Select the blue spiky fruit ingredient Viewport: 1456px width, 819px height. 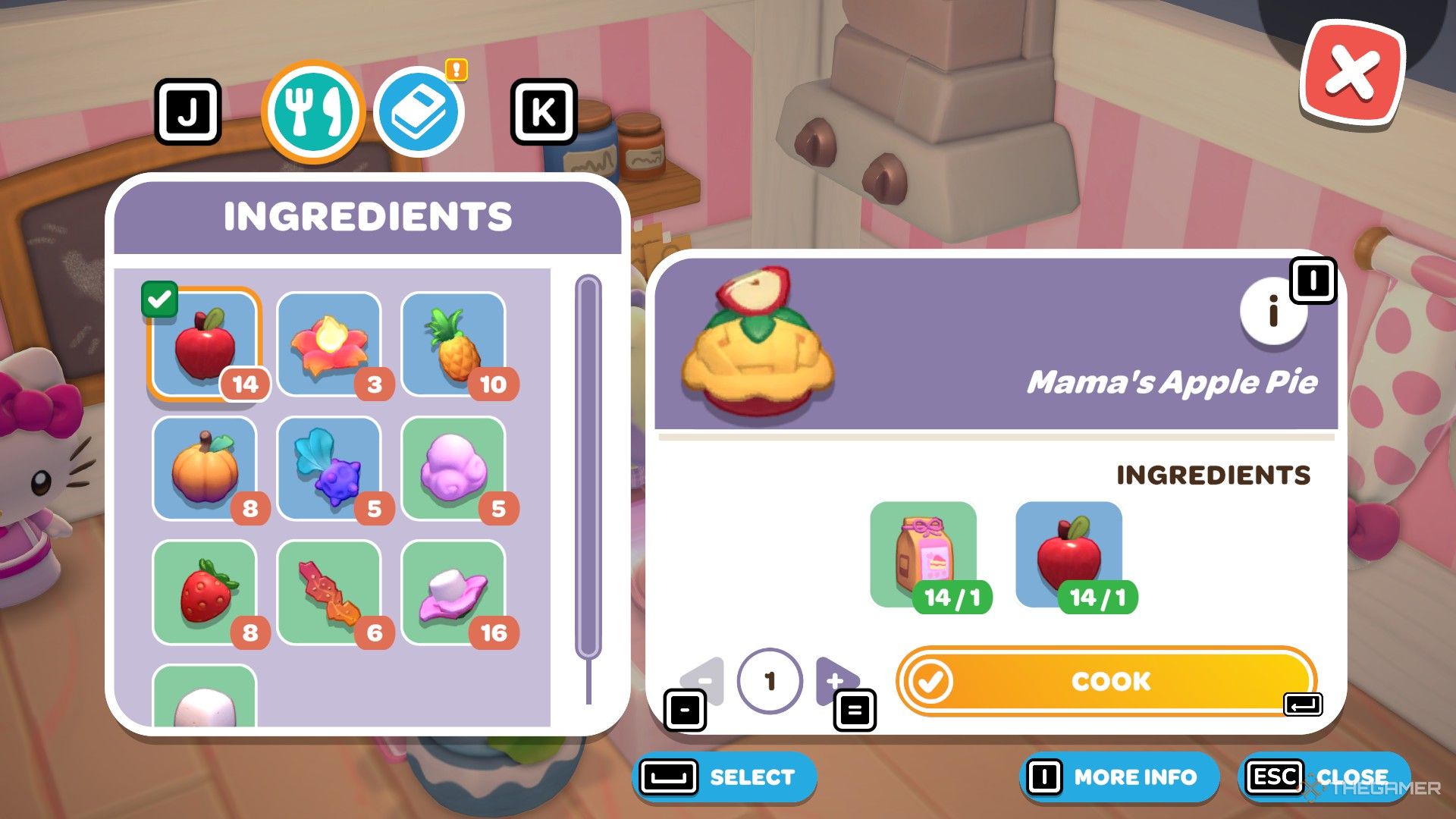click(x=329, y=469)
